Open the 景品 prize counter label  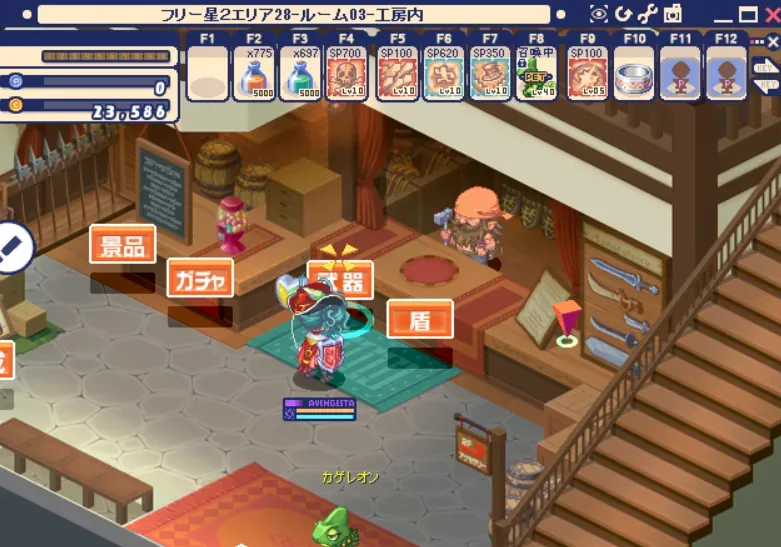122,244
